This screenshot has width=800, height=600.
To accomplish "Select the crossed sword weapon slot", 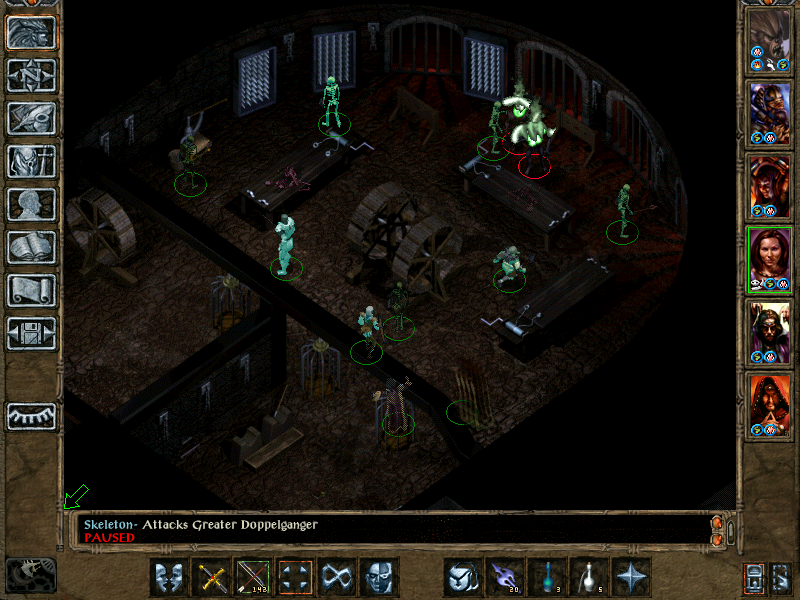I will click(x=212, y=577).
